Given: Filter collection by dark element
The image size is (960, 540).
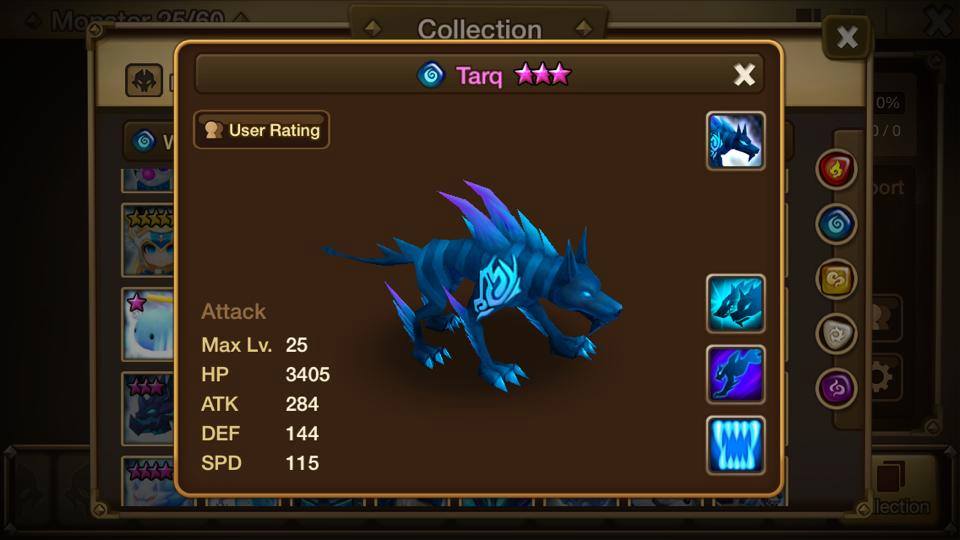Looking at the screenshot, I should click(836, 388).
